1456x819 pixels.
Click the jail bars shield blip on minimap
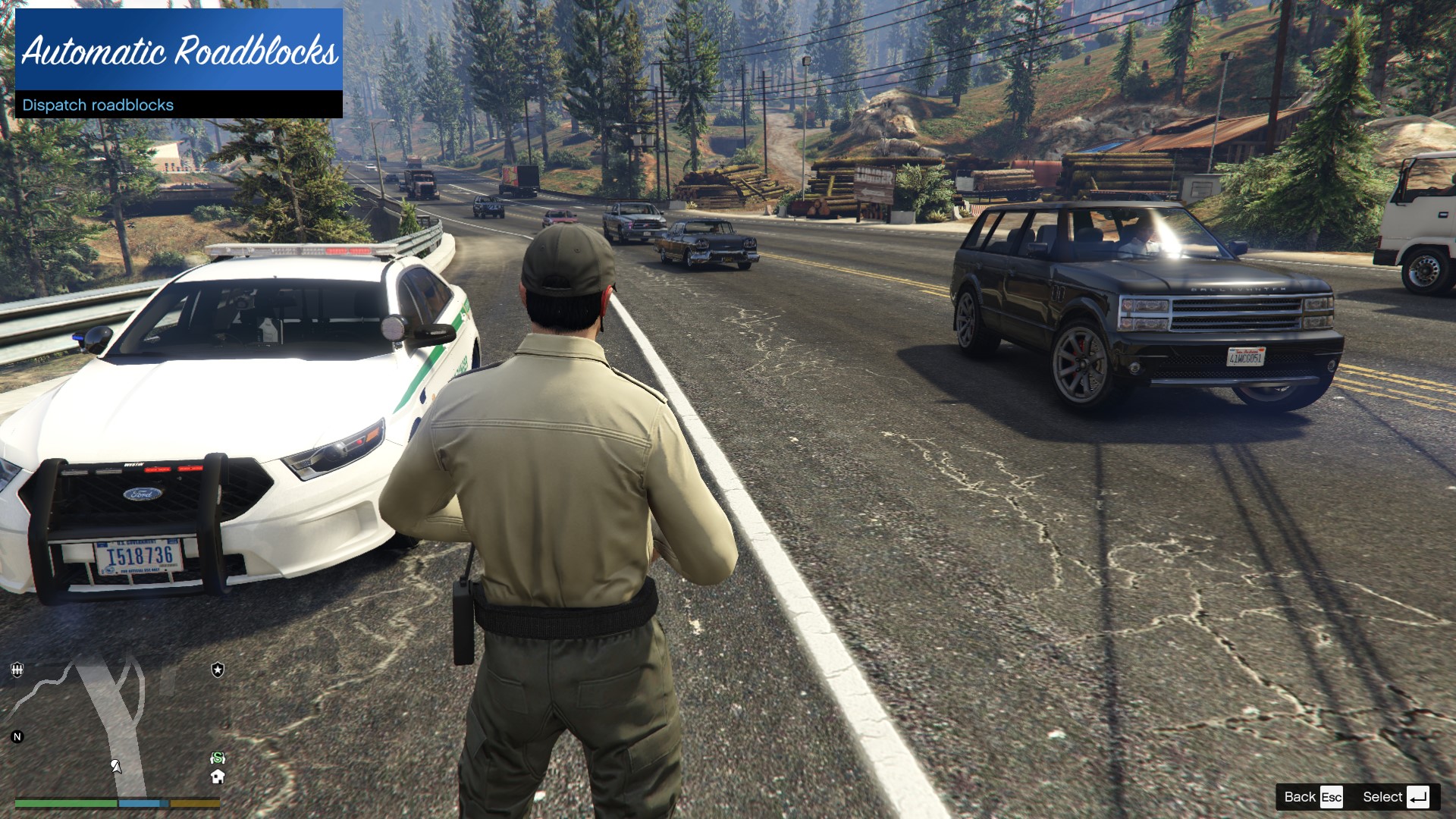tap(17, 670)
